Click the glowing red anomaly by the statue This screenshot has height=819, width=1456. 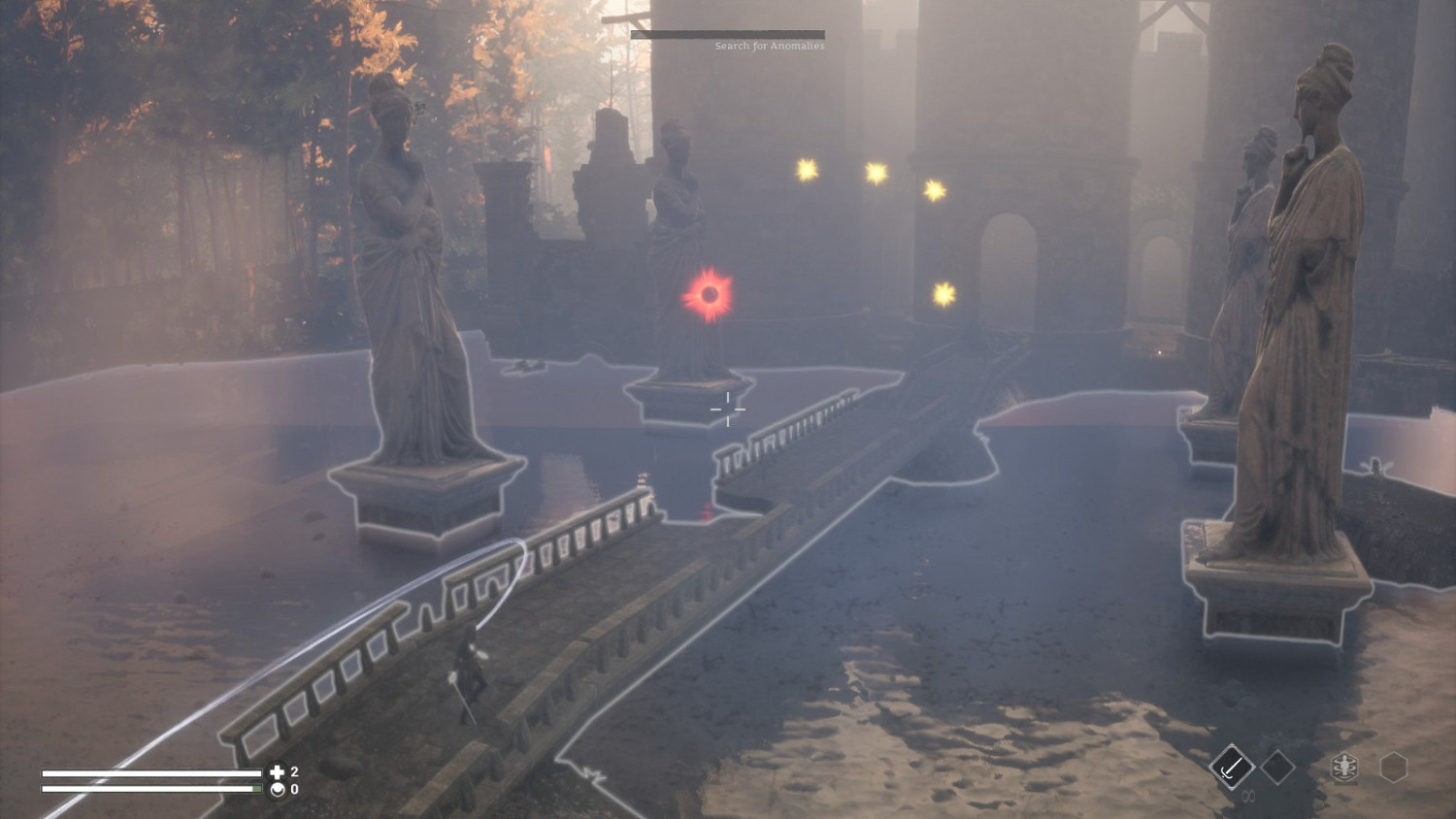click(708, 294)
